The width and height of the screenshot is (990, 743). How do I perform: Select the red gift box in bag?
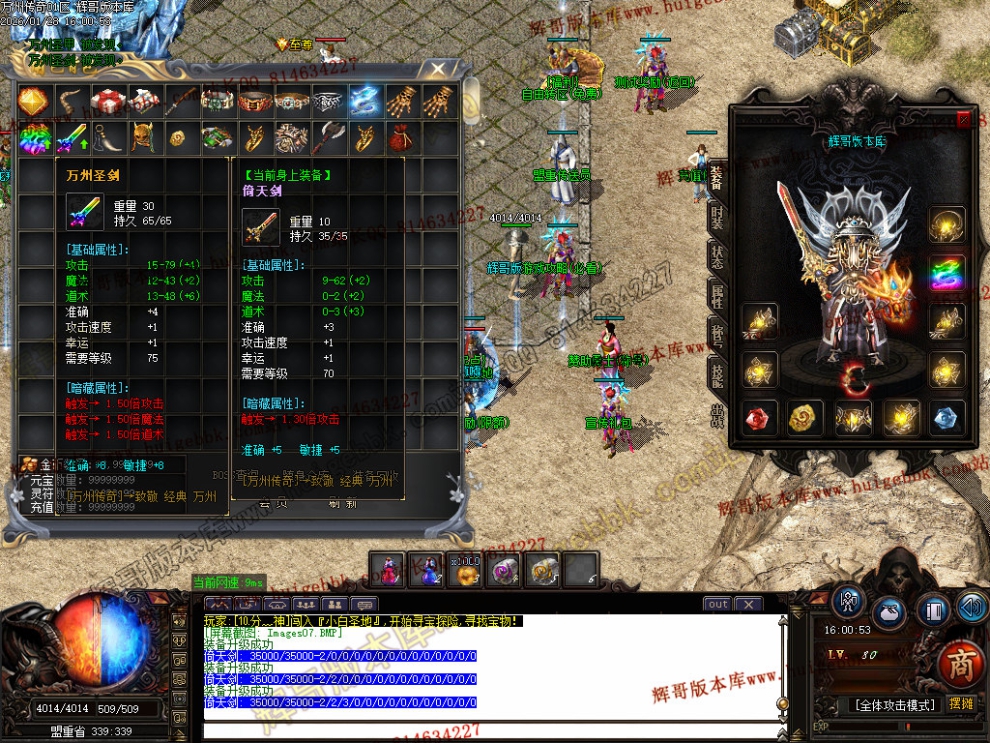107,101
